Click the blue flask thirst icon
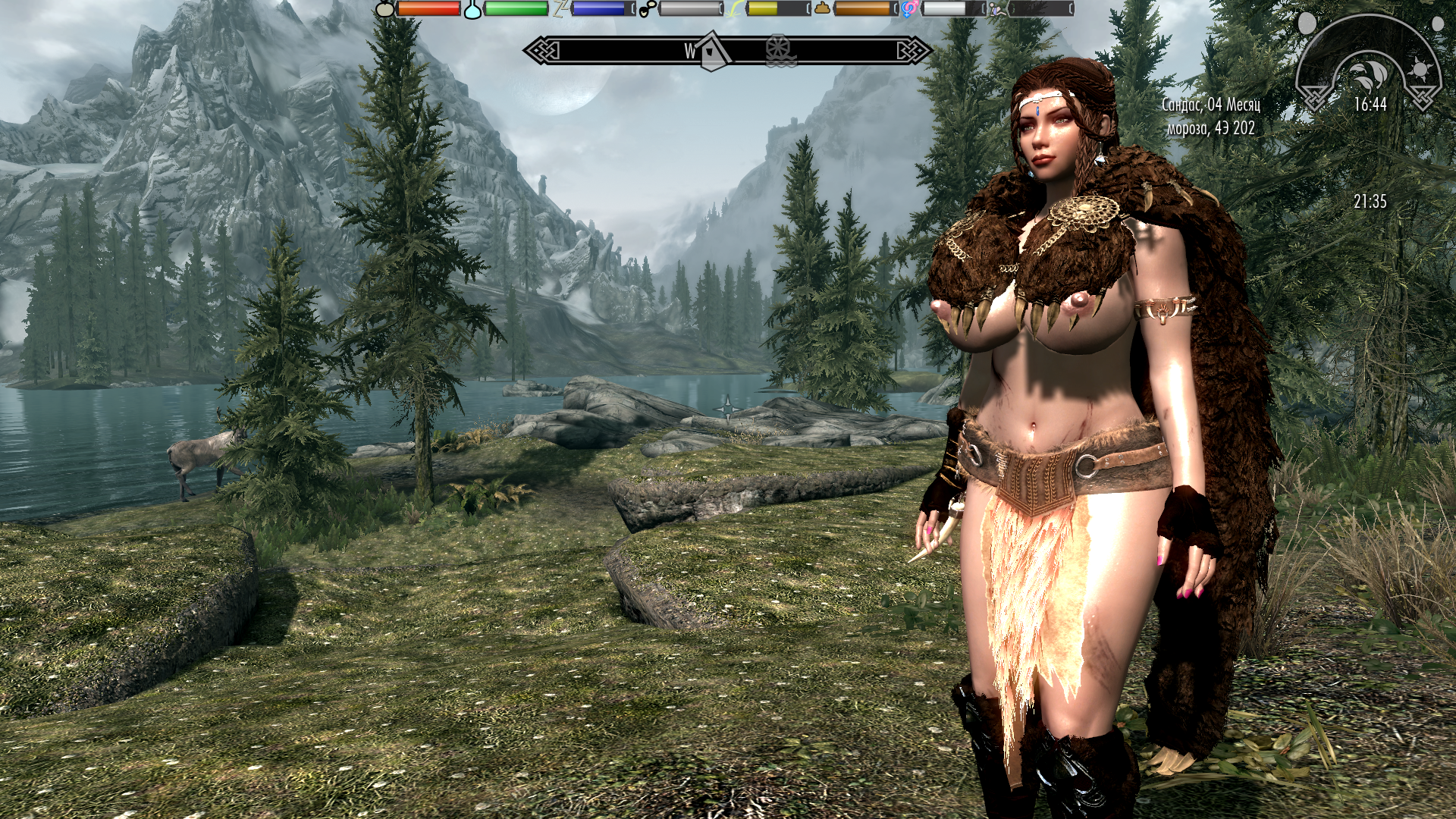This screenshot has width=1456, height=819. pyautogui.click(x=472, y=9)
